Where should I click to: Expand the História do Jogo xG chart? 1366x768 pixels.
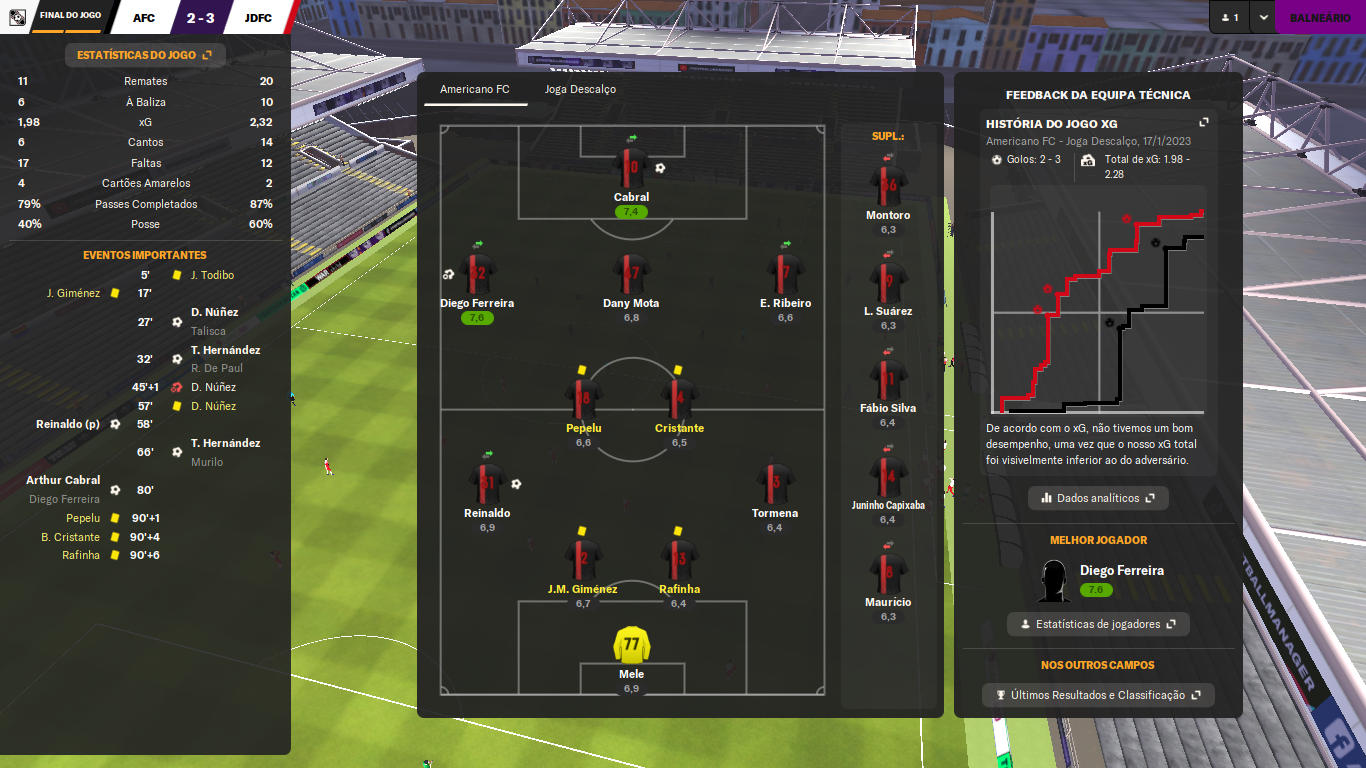(1204, 123)
